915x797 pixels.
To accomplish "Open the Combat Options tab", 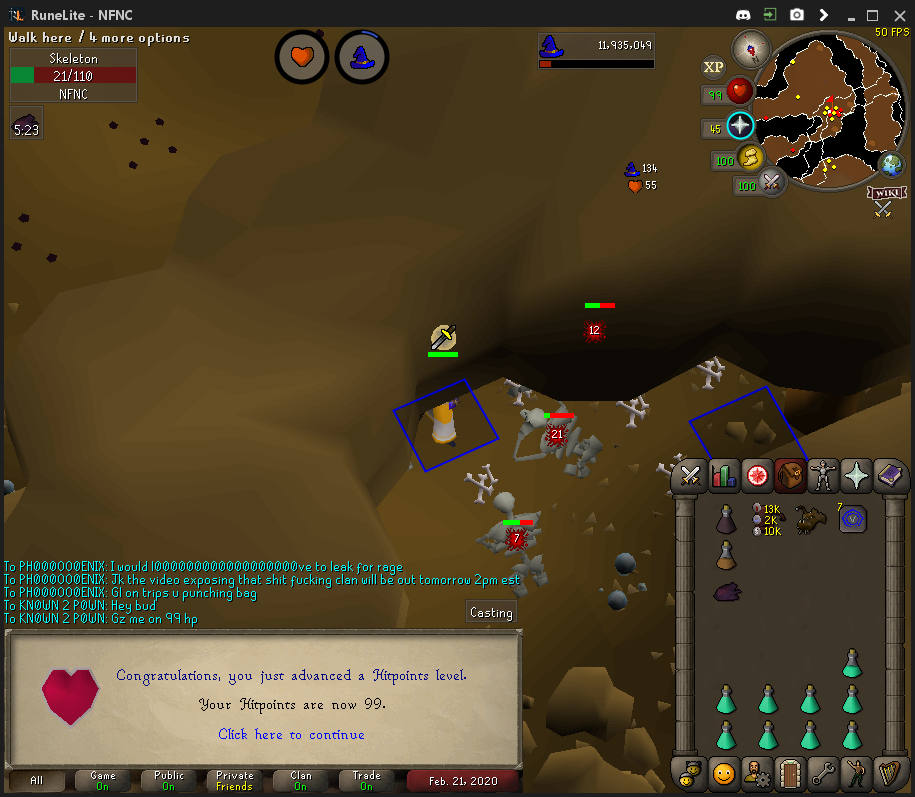I will click(689, 476).
